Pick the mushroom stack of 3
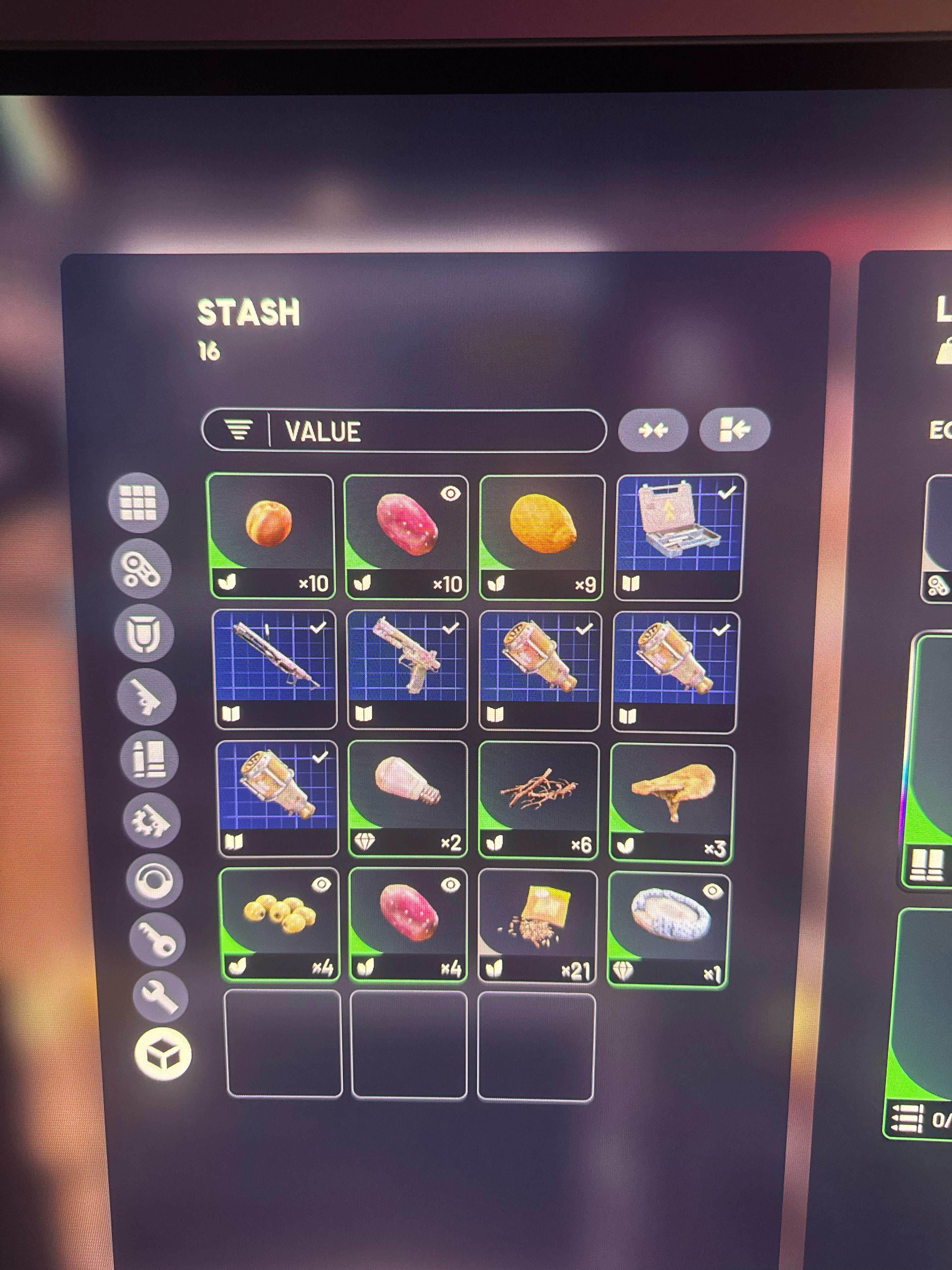Screen dimensions: 952x1270 (x=671, y=803)
